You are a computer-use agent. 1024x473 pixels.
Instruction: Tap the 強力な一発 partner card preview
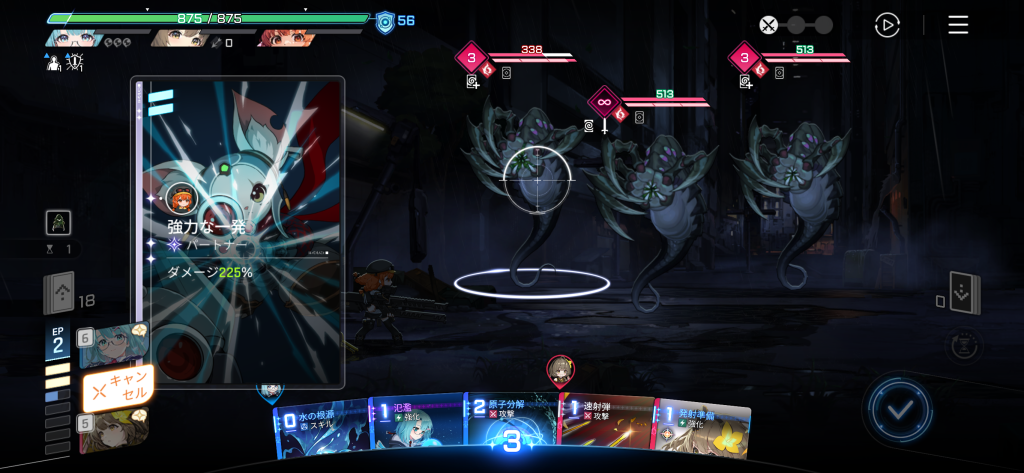(238, 232)
